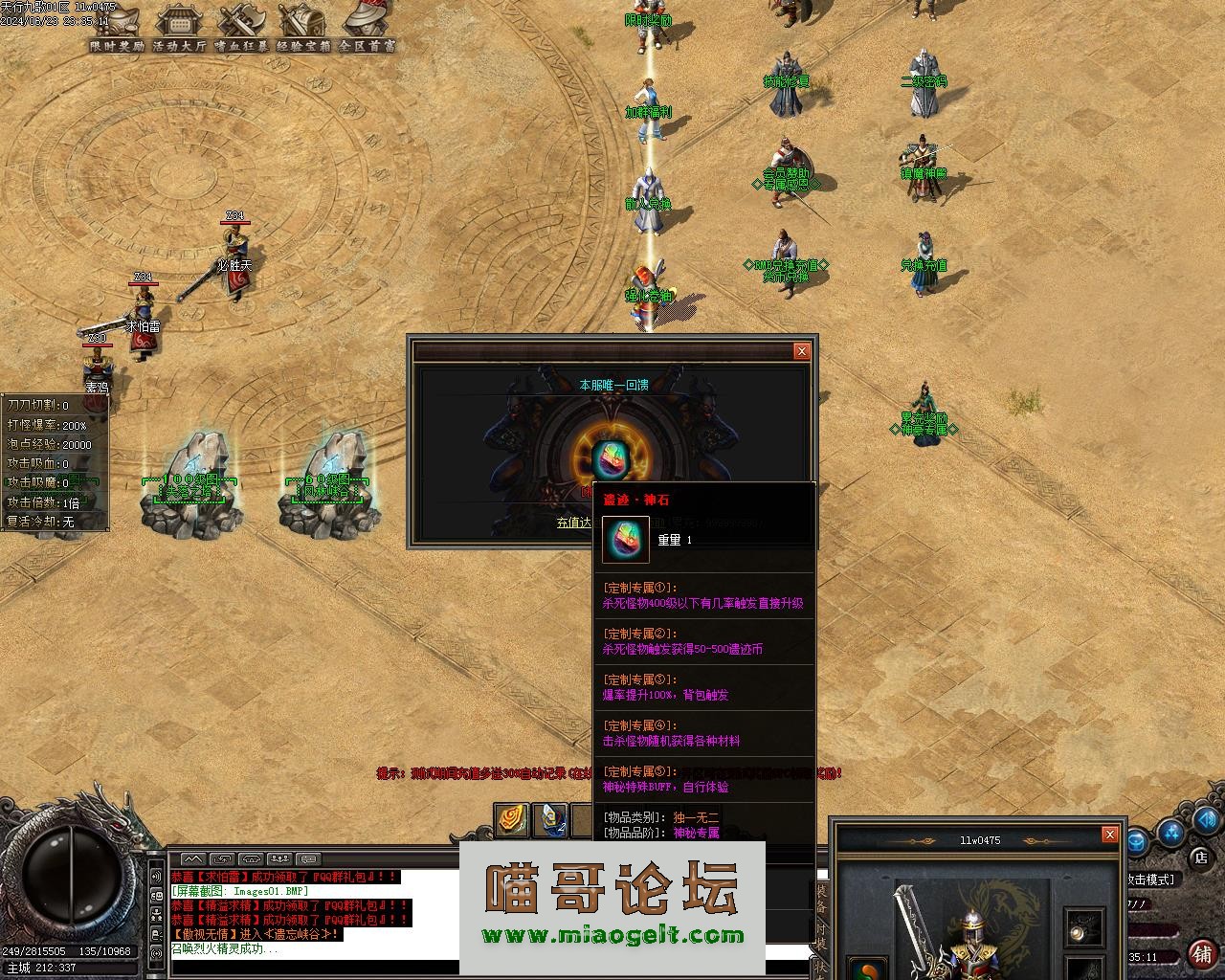Open the blue sparkle stars orb
Screen dimensions: 1225x980
tap(1171, 833)
